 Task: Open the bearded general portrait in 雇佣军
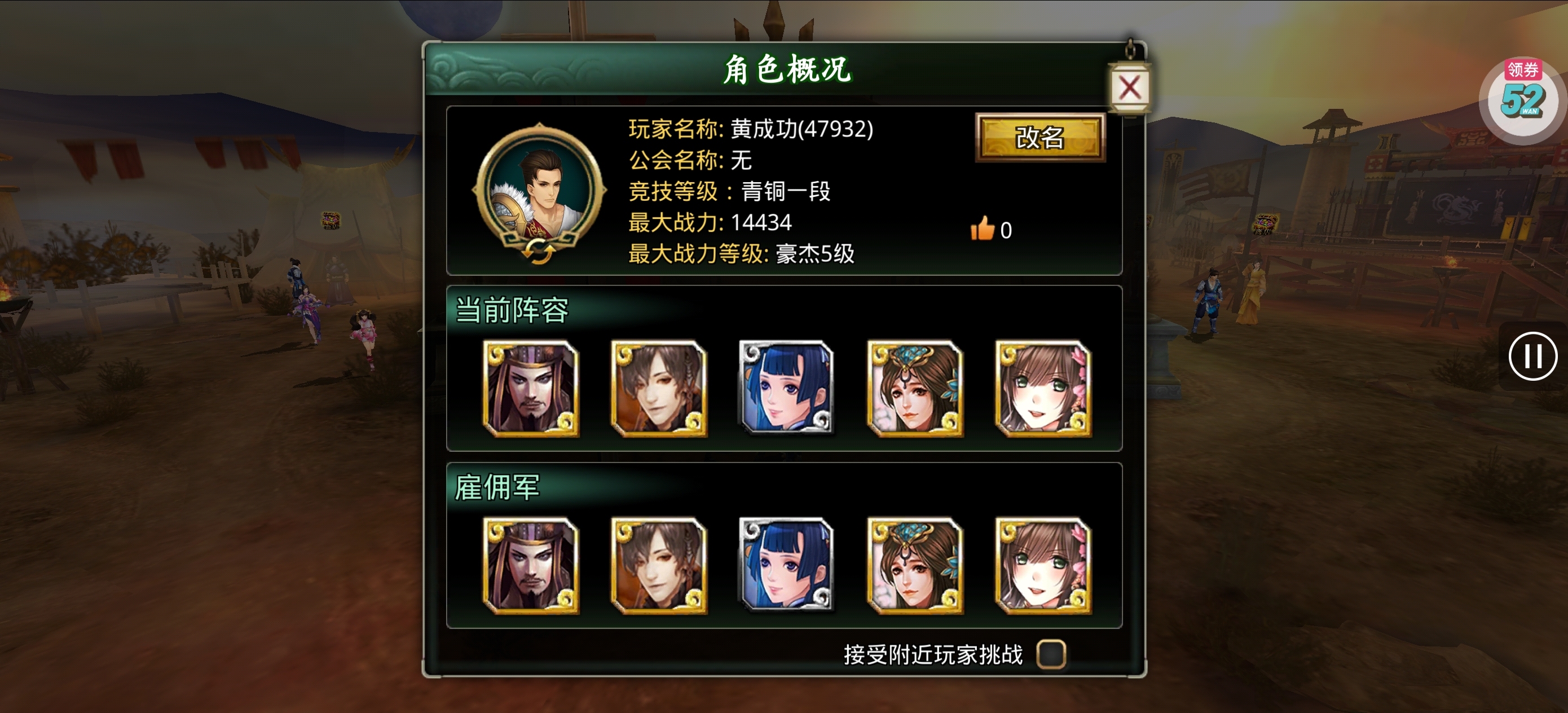531,568
